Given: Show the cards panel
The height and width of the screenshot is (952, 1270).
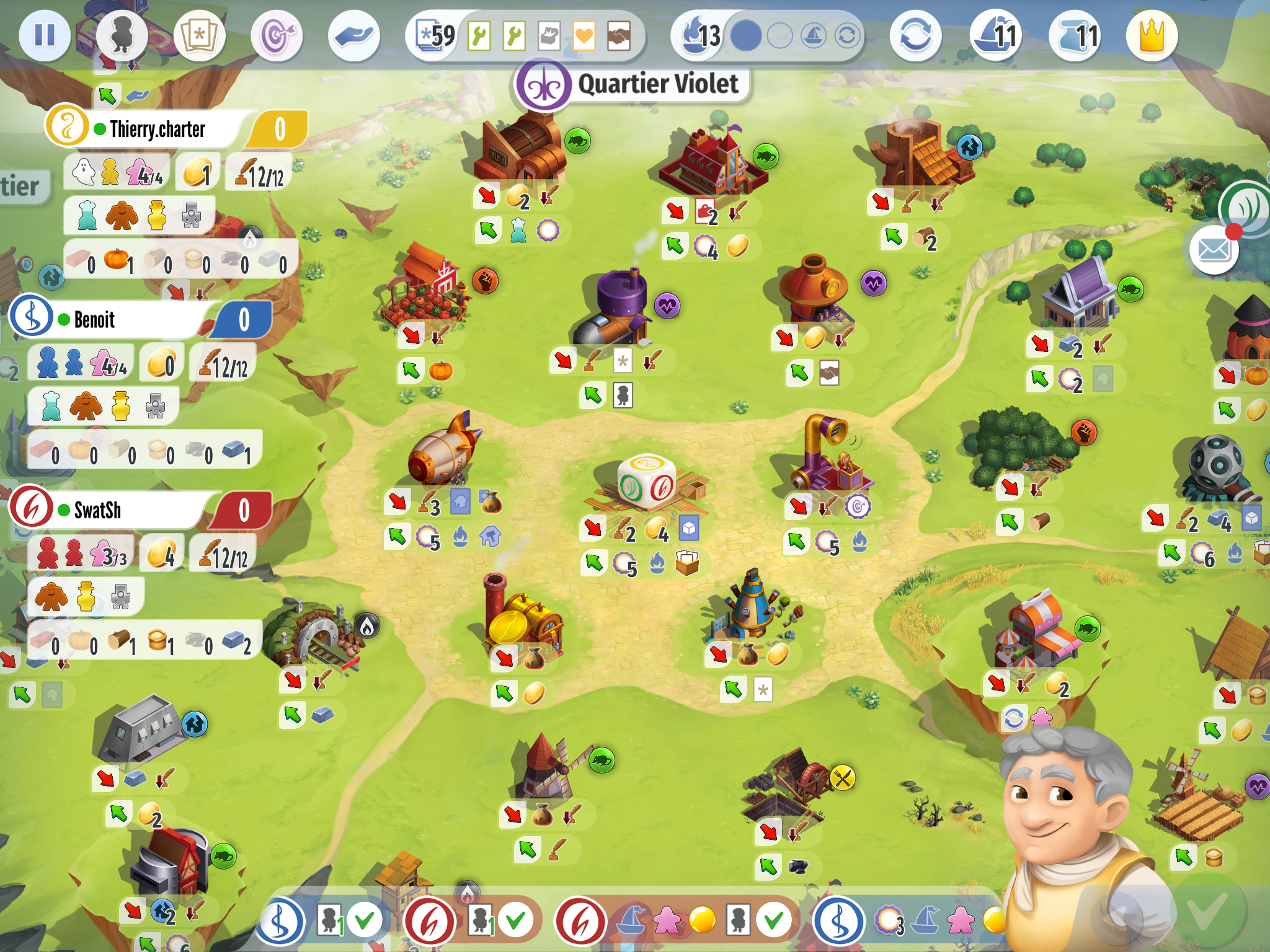Looking at the screenshot, I should (x=199, y=35).
